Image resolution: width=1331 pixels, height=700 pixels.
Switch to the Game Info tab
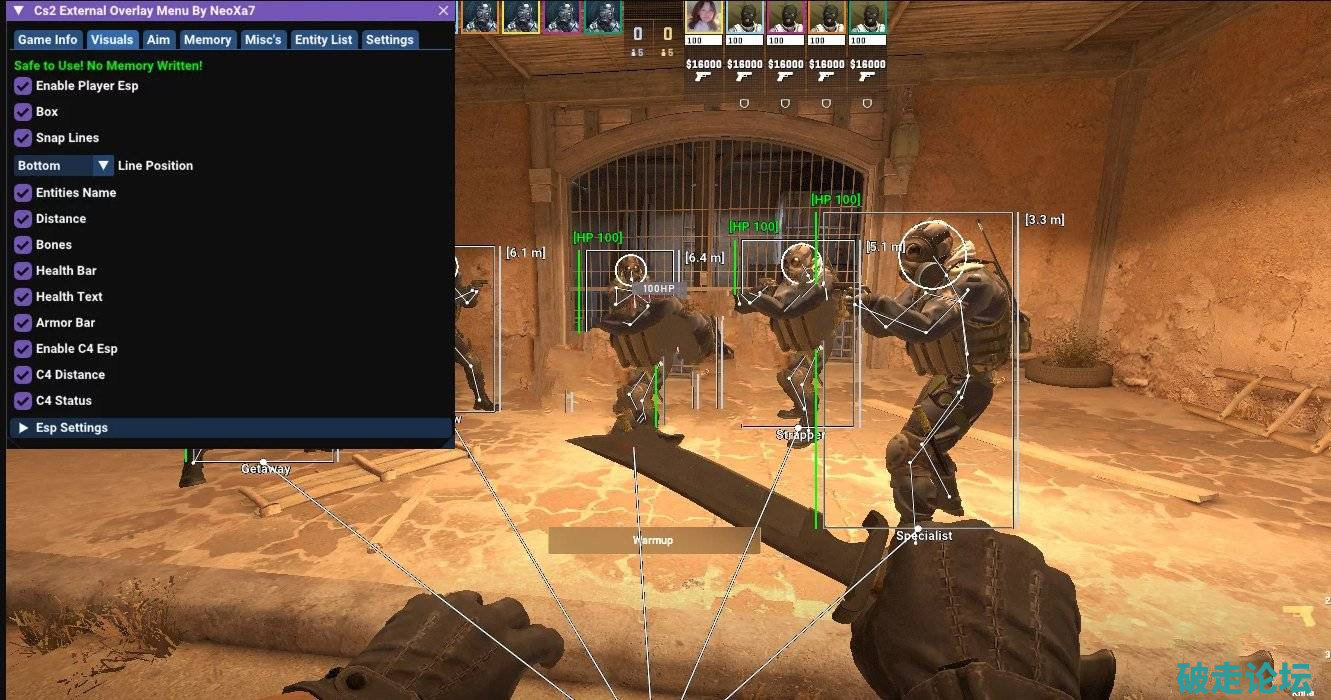click(x=47, y=40)
